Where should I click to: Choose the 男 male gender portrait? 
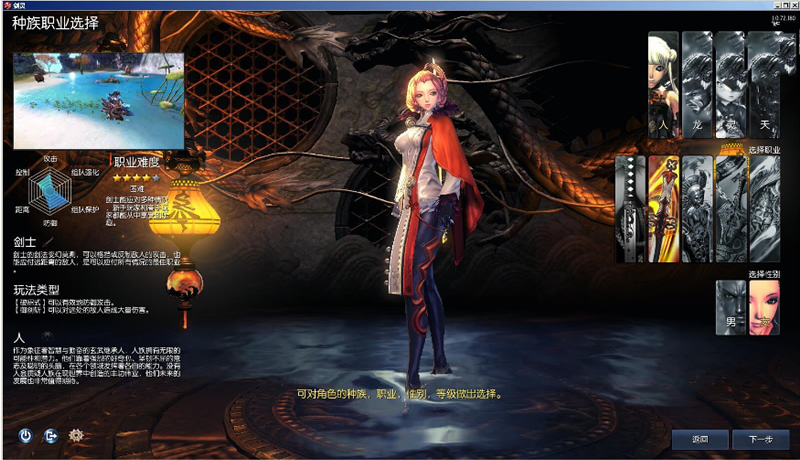[730, 307]
